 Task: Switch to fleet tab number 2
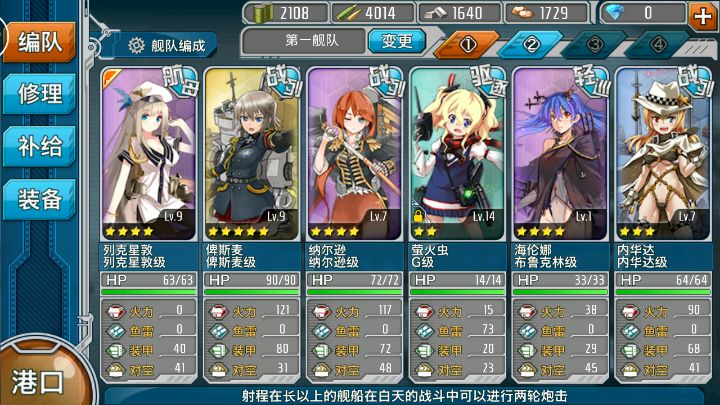(x=532, y=45)
